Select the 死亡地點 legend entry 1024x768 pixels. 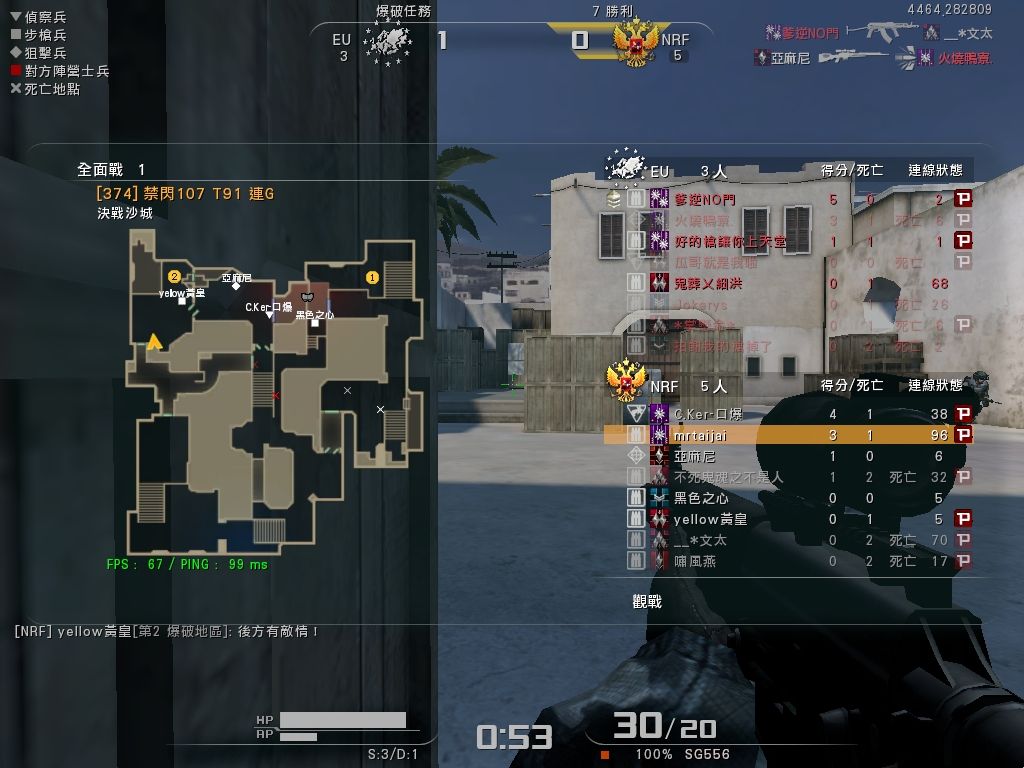45,89
